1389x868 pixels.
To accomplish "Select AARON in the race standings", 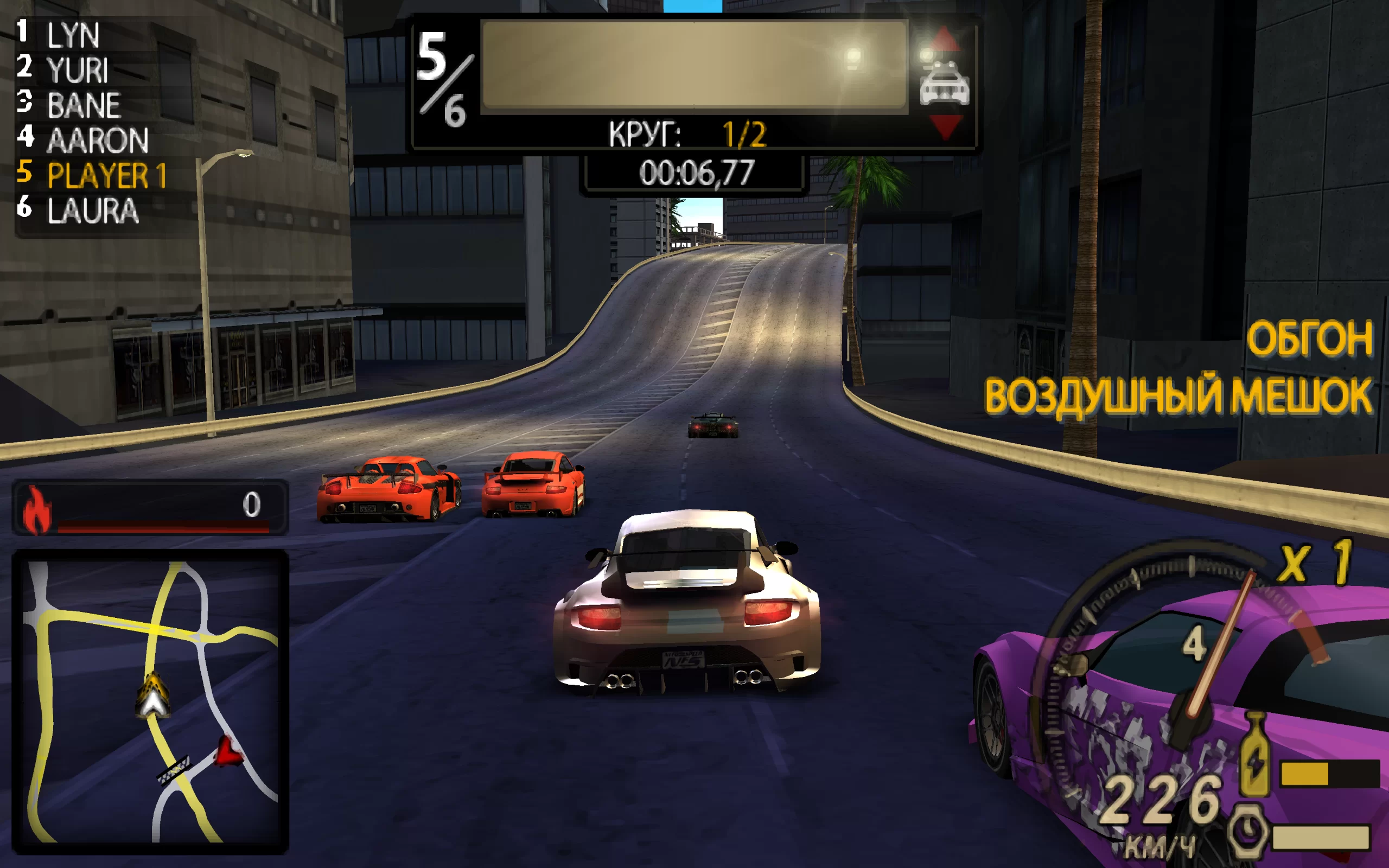I will [x=97, y=140].
